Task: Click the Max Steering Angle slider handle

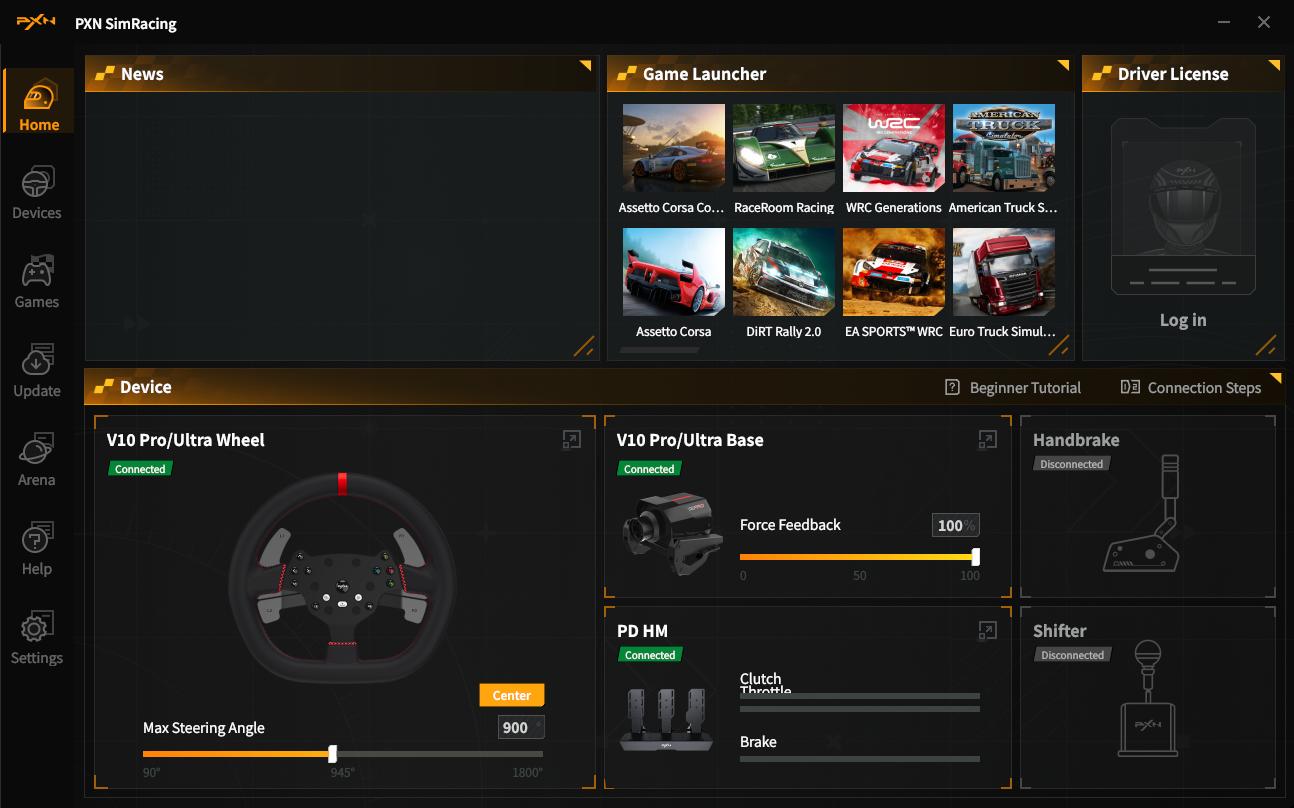Action: pos(333,754)
